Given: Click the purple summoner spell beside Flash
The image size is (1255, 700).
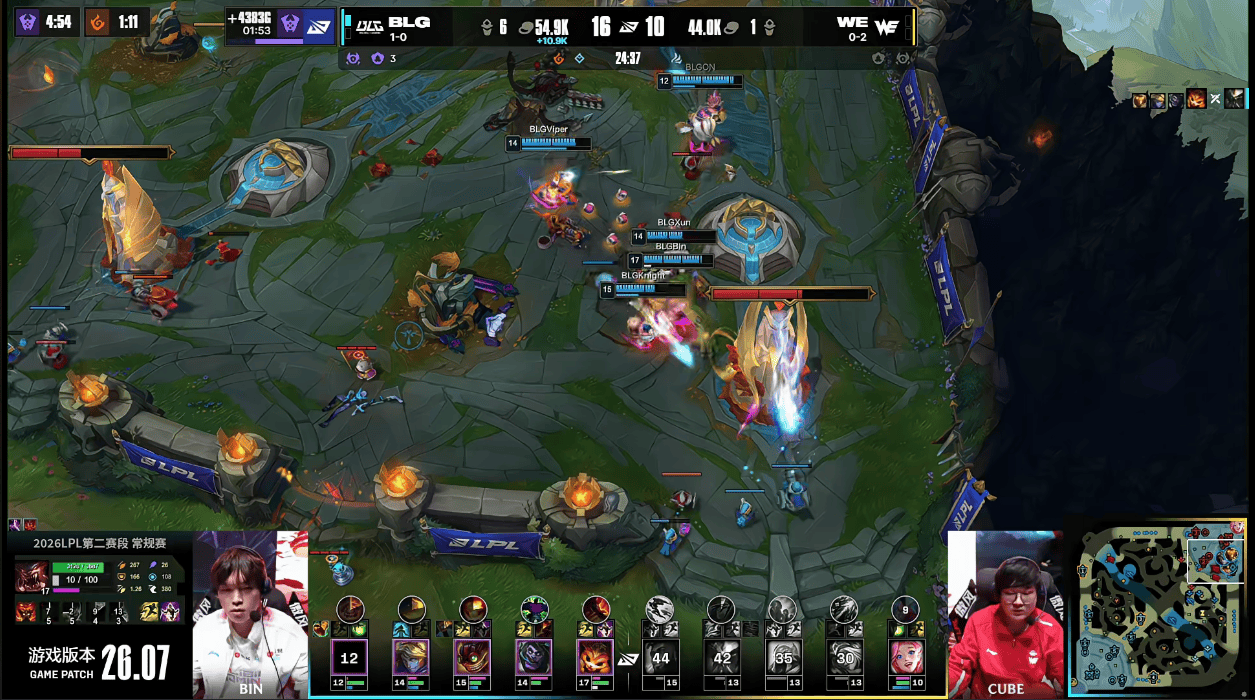Looking at the screenshot, I should [x=170, y=611].
